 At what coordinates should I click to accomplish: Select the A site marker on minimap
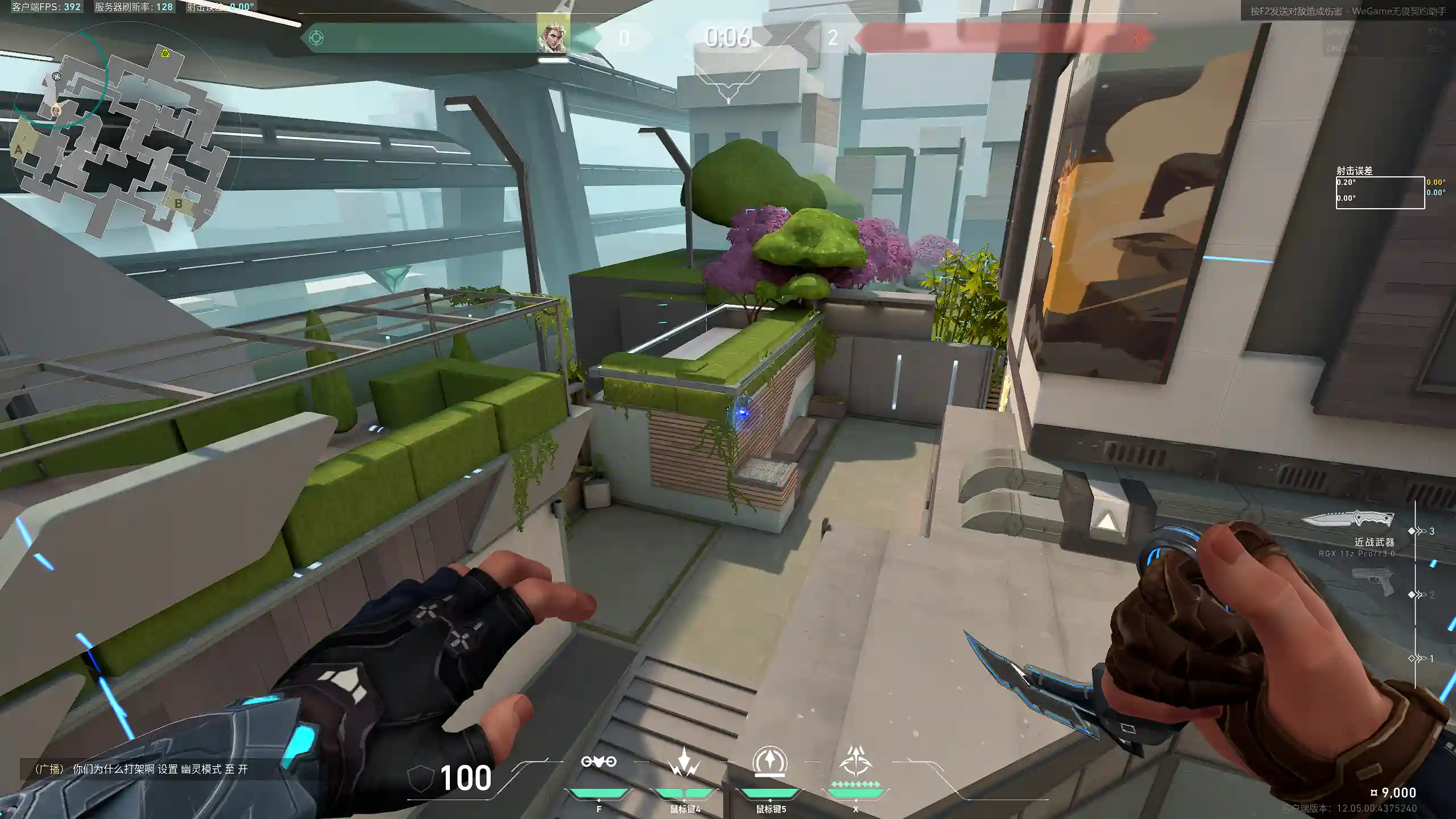tap(19, 150)
